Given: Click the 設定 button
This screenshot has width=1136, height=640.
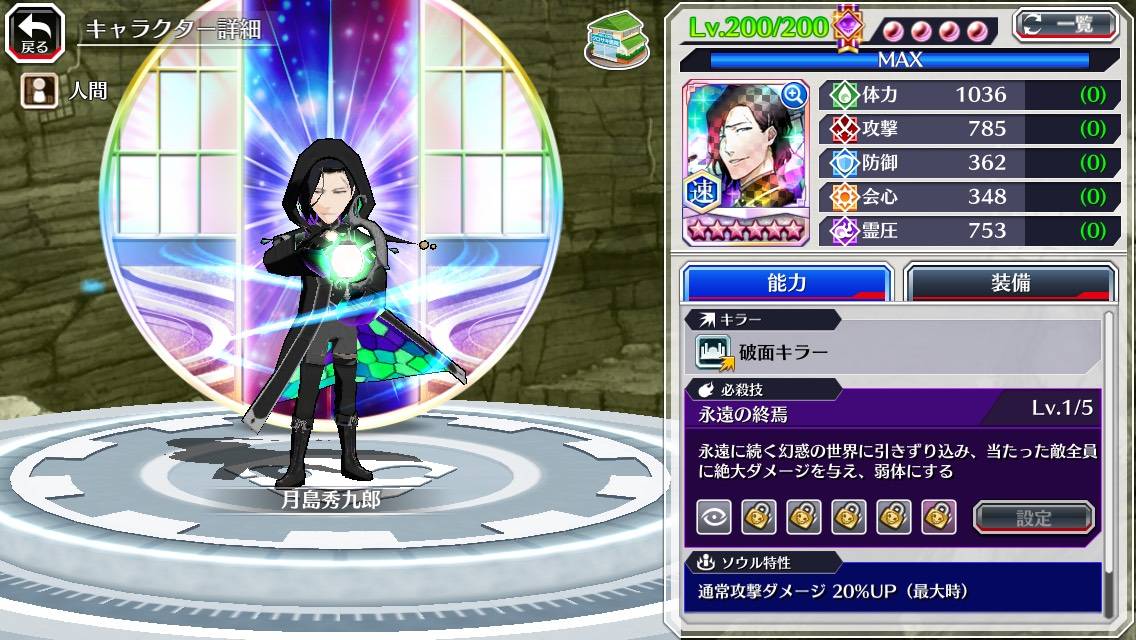Looking at the screenshot, I should pyautogui.click(x=1034, y=517).
